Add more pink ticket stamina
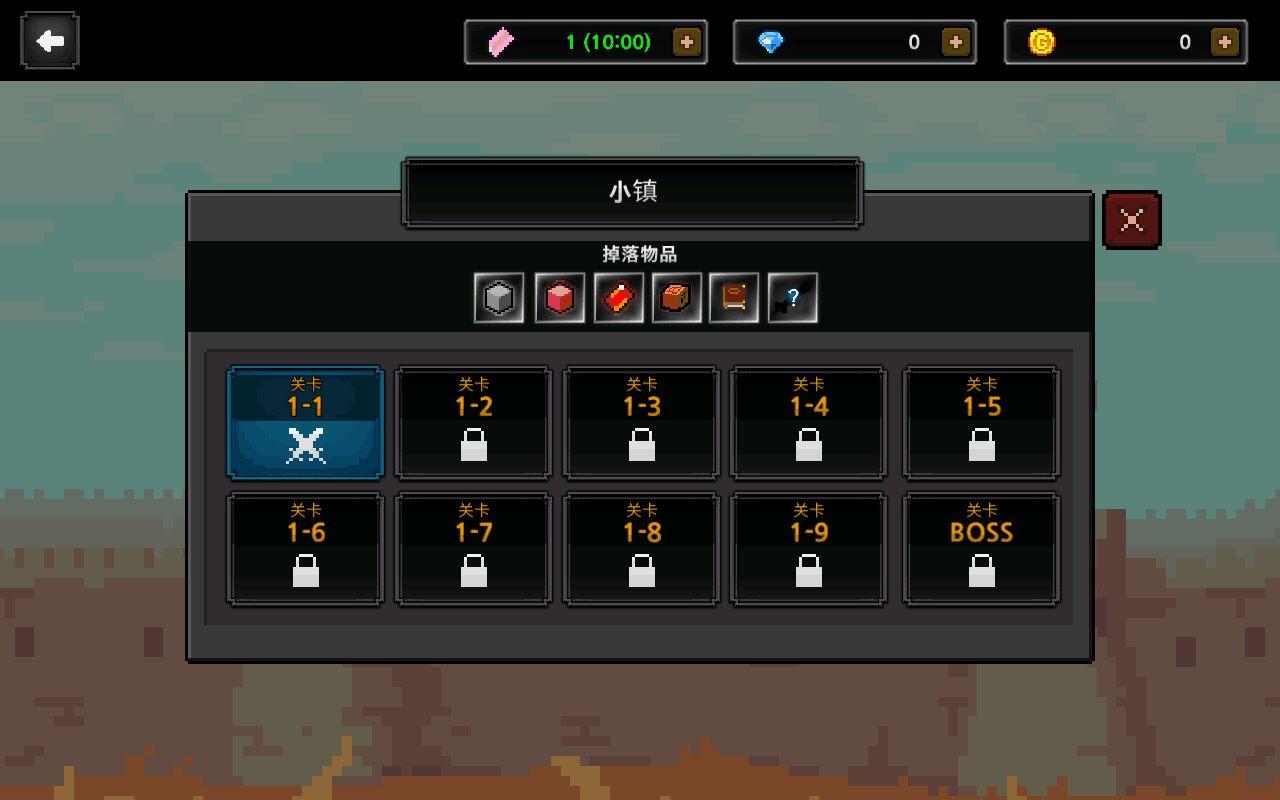The image size is (1280, 800). click(x=687, y=42)
